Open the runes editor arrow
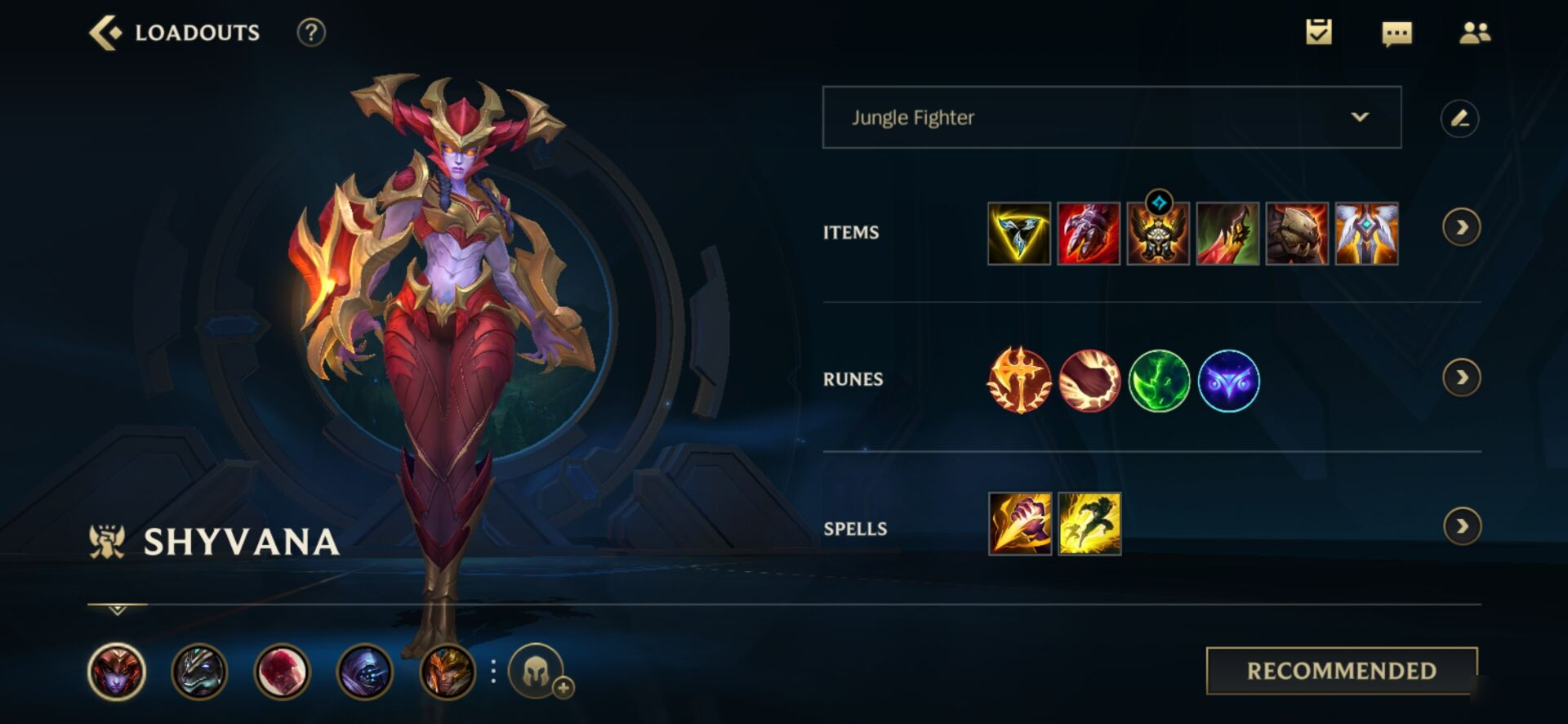The height and width of the screenshot is (724, 1568). 1461,378
